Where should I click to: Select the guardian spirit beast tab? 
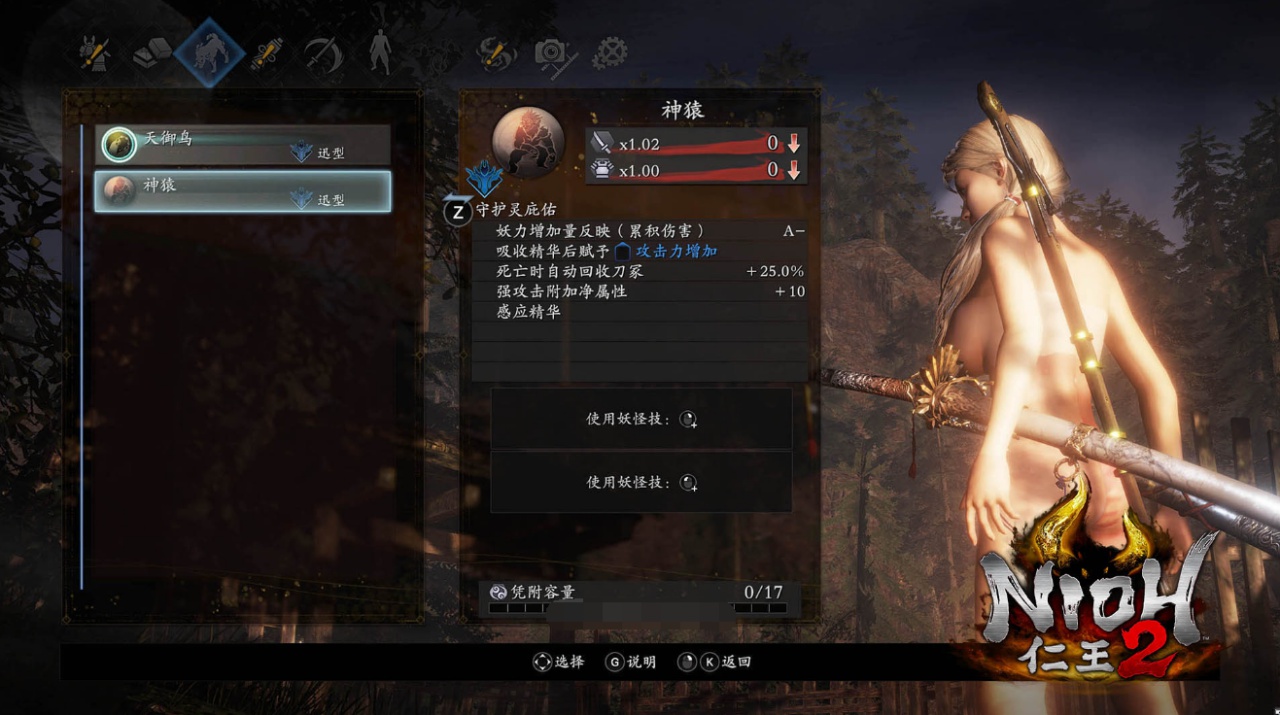click(x=210, y=52)
